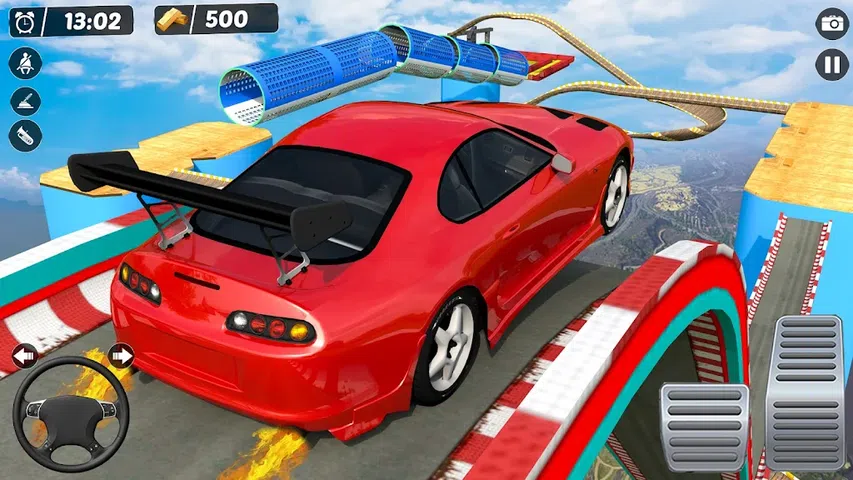Toggle the seatbelt icon
This screenshot has width=853, height=480.
[x=25, y=64]
